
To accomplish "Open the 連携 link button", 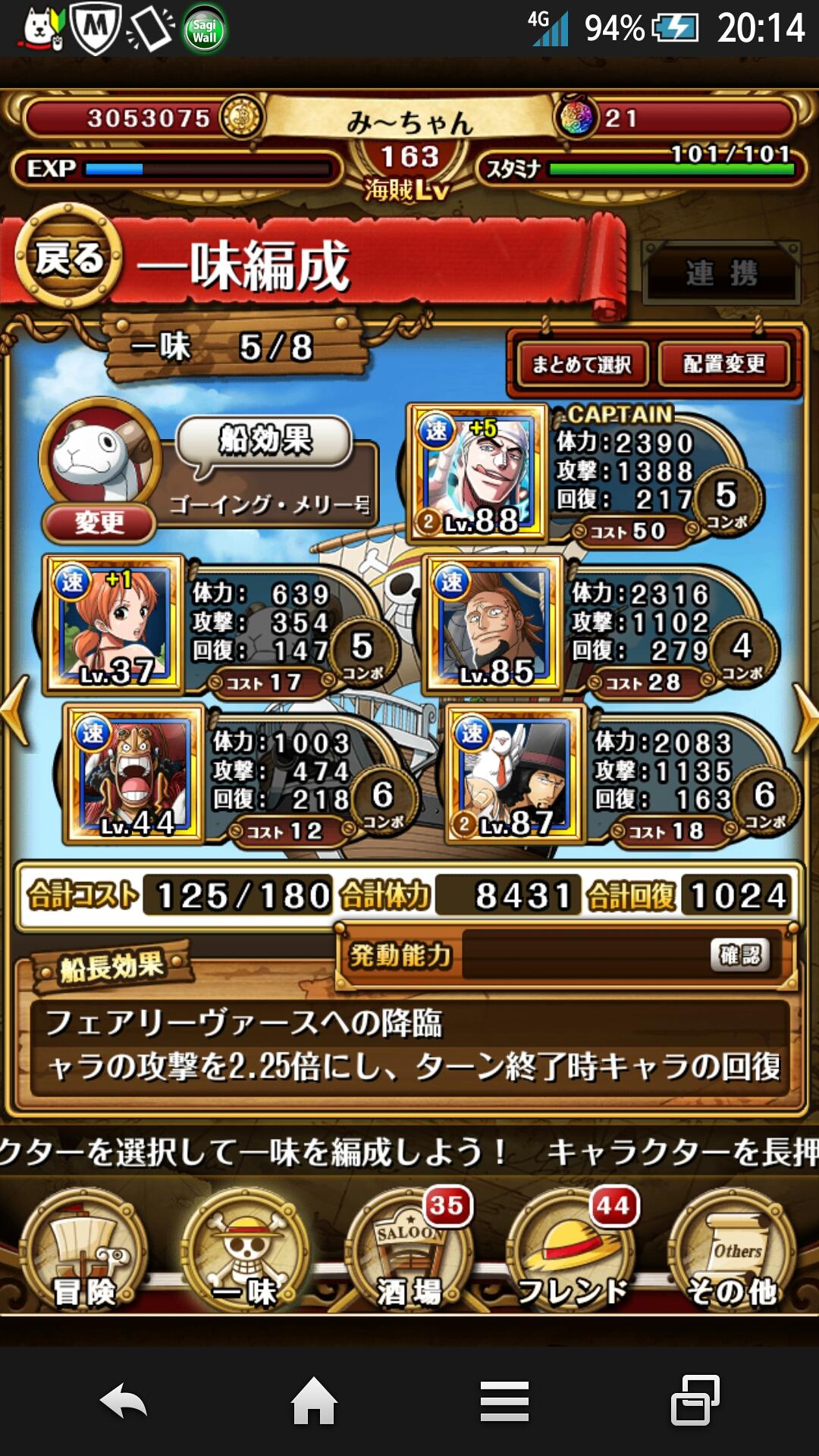I will (721, 273).
